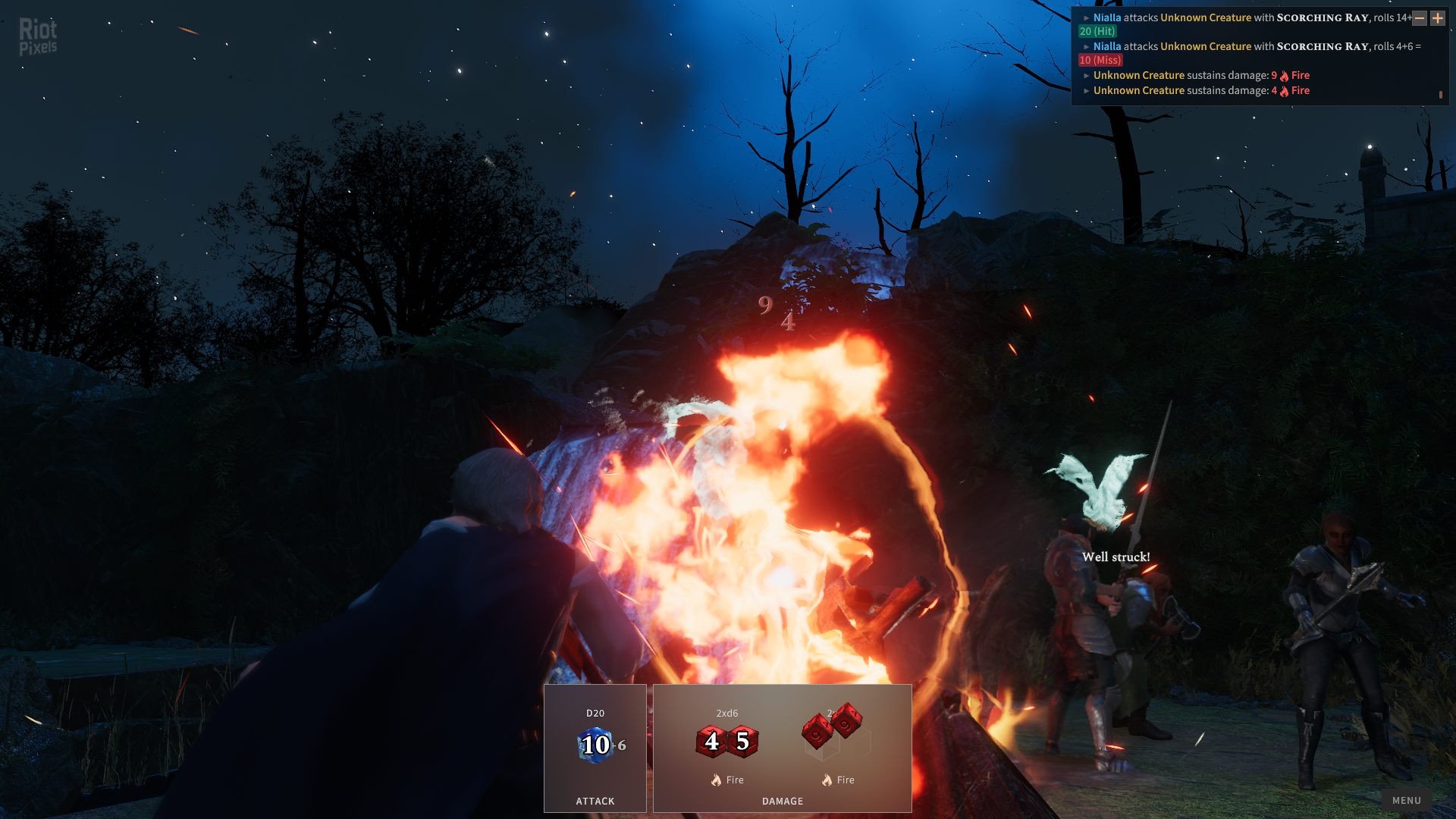Open the MENU button
This screenshot has height=819, width=1456.
coord(1406,800)
